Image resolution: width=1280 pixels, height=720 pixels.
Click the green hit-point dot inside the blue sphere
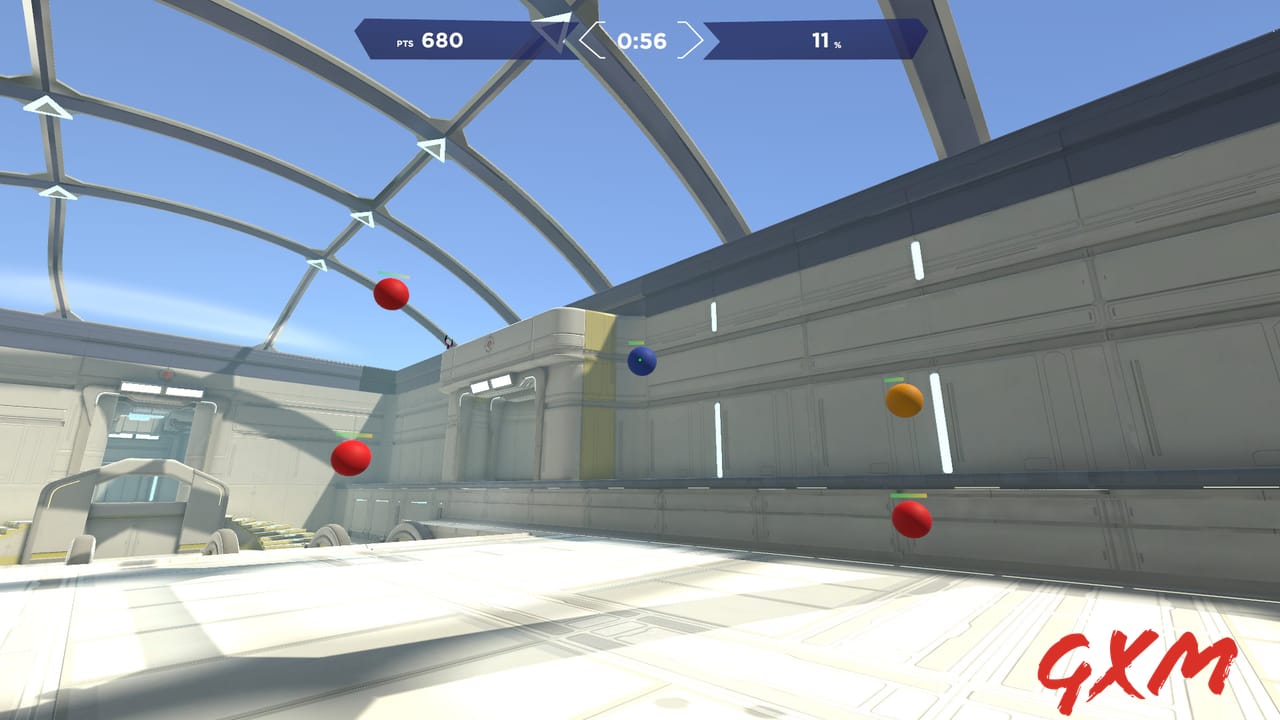click(640, 360)
